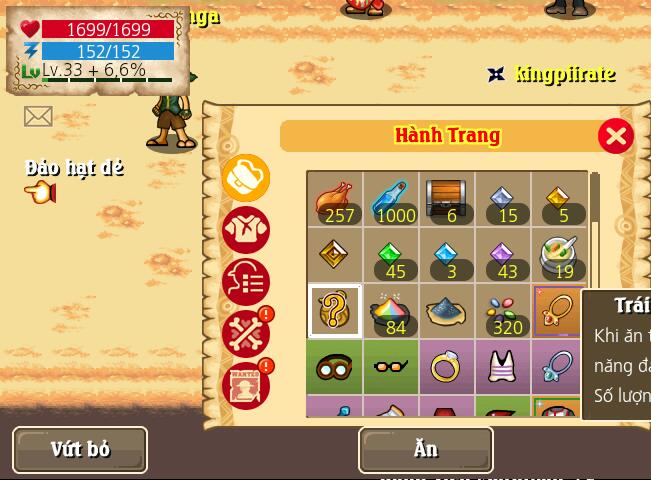Select the green gem stack of 45
Image resolution: width=651 pixels, height=480 pixels.
coord(391,256)
